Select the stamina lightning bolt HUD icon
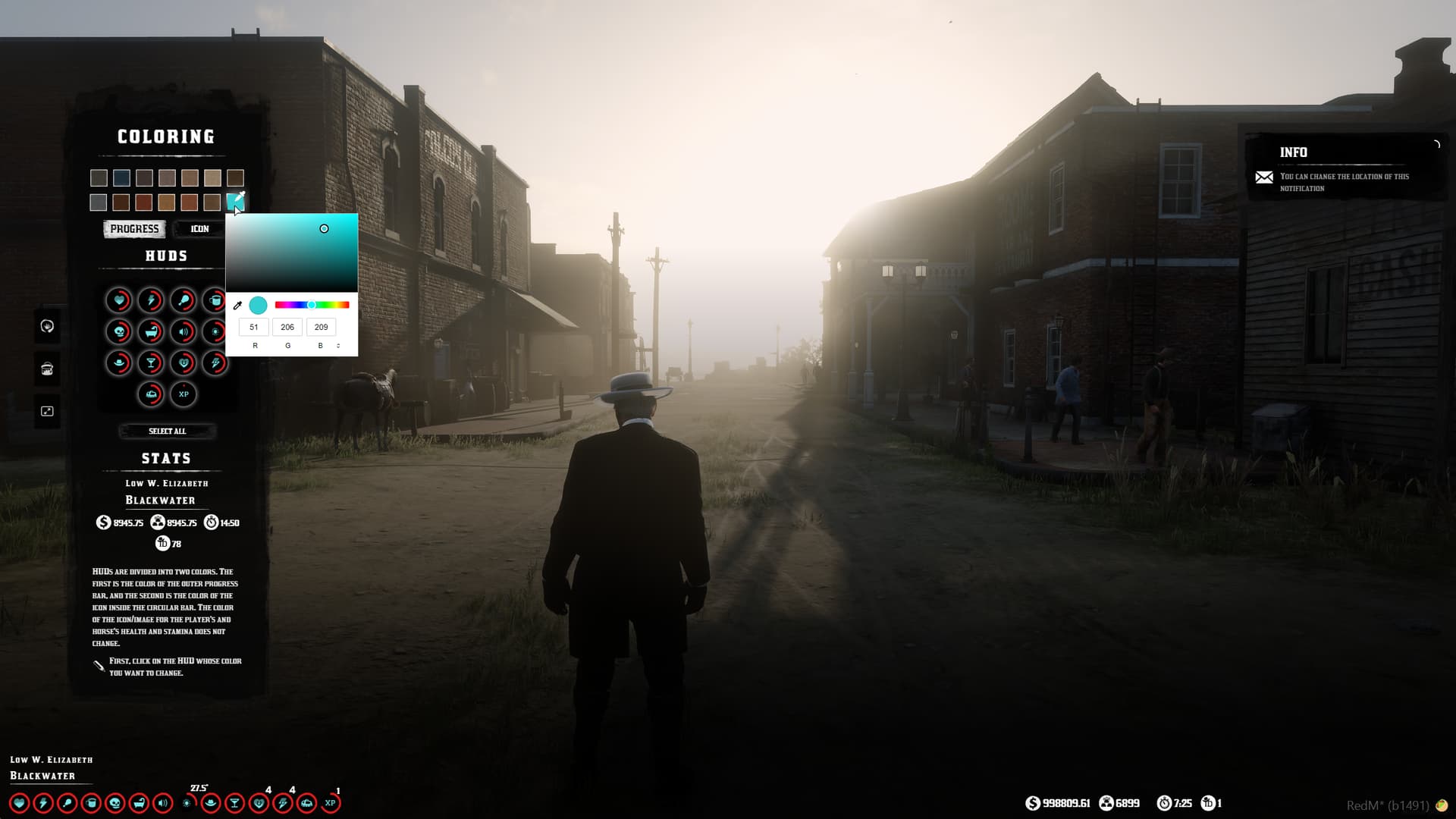Screen dimensions: 1456x819 pyautogui.click(x=151, y=300)
